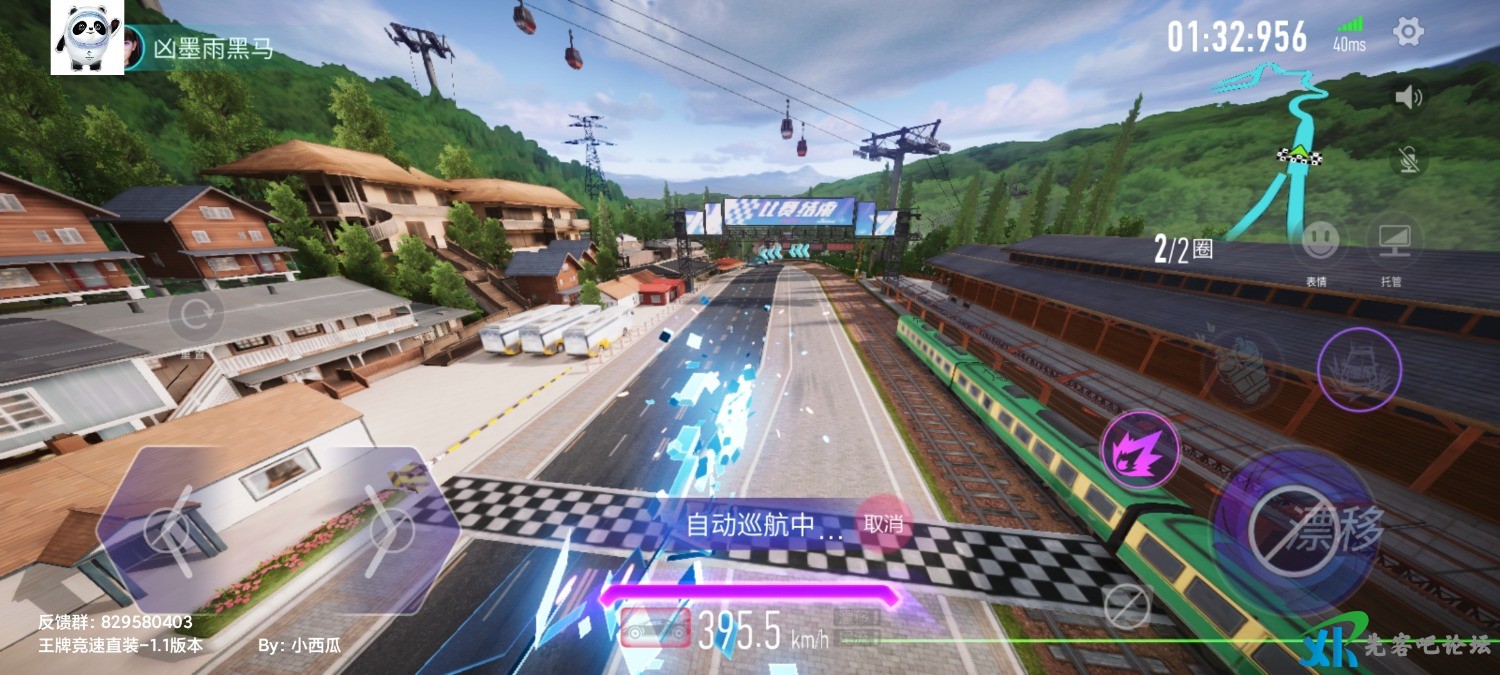Steer right with the right control pad
This screenshot has height=675, width=1500.
[390, 530]
